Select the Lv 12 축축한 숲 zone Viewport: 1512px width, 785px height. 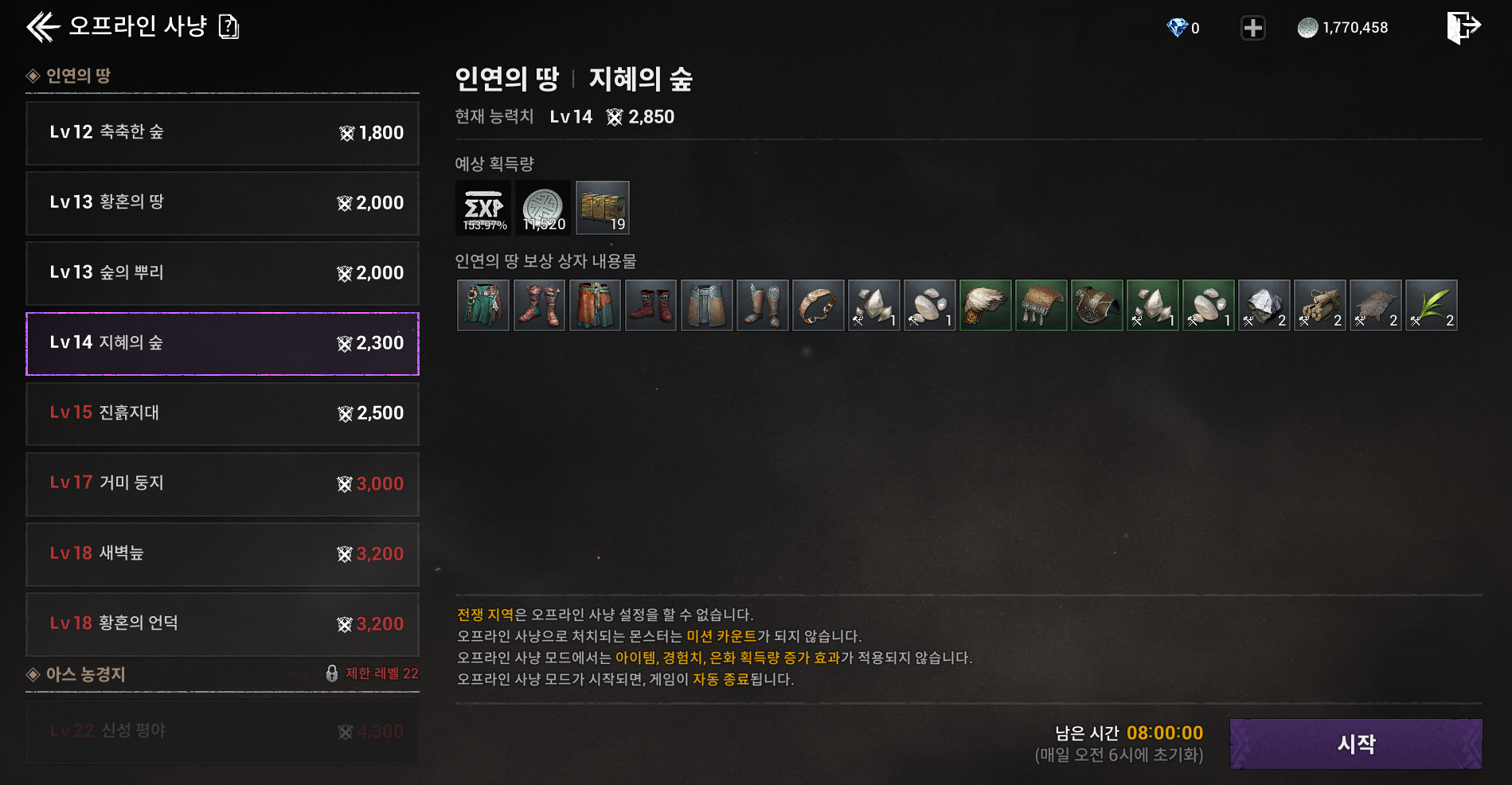pos(223,133)
